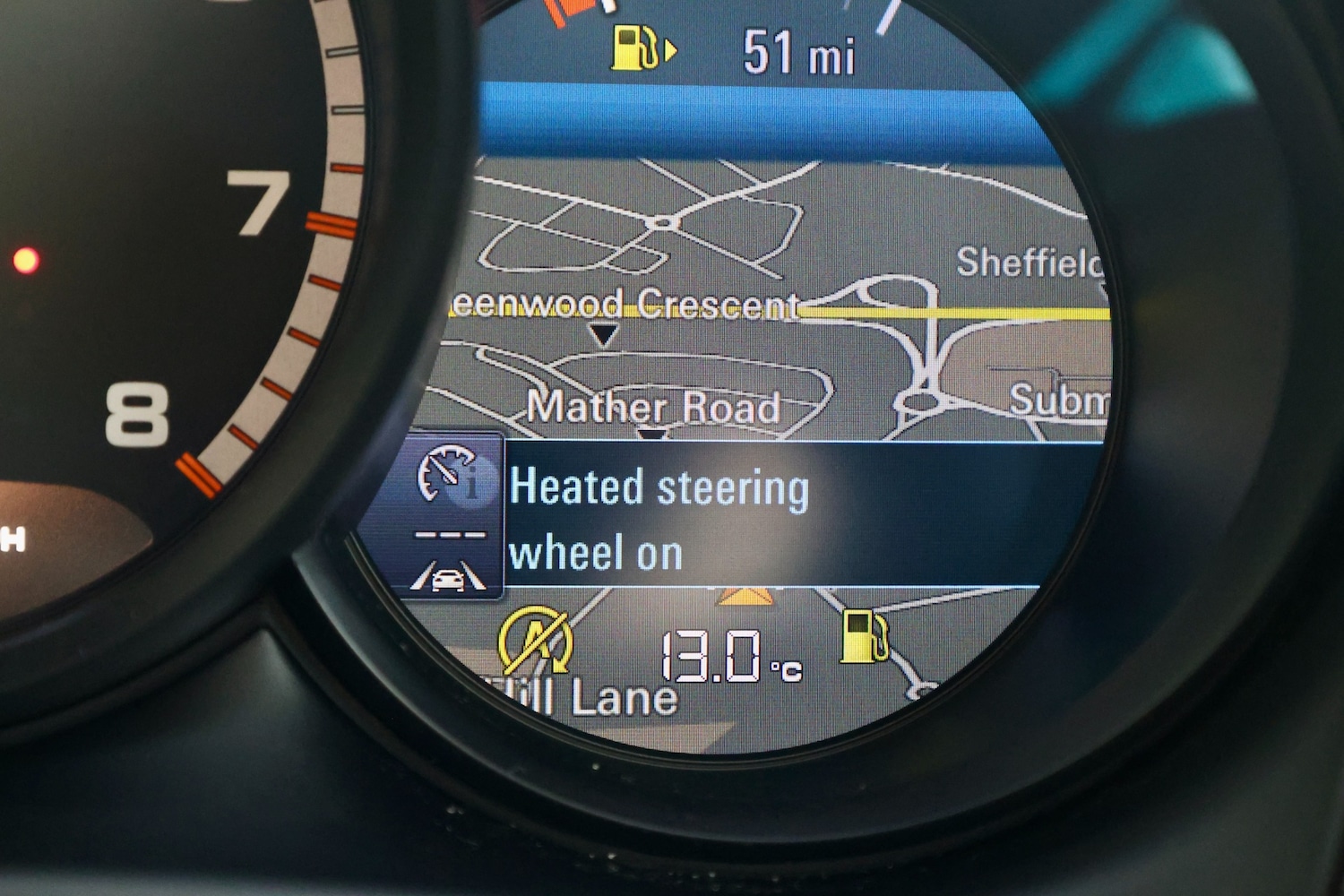Select the fuel pump icon next to temperature

pyautogui.click(x=865, y=636)
